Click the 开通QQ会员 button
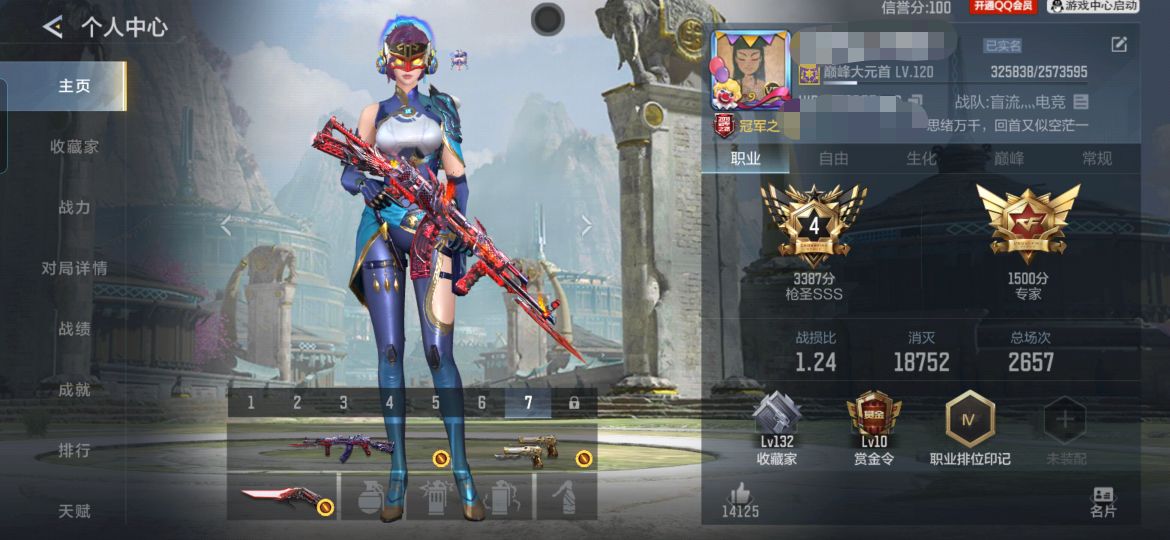 1003,7
